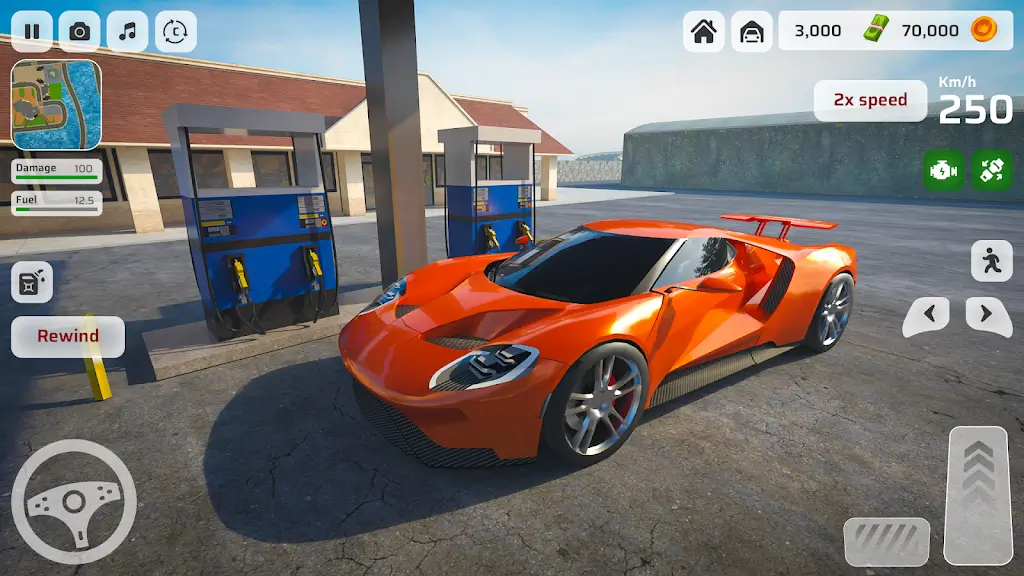Screen dimensions: 1024x576
Task: Tap the steering wheel control
Action: [73, 501]
